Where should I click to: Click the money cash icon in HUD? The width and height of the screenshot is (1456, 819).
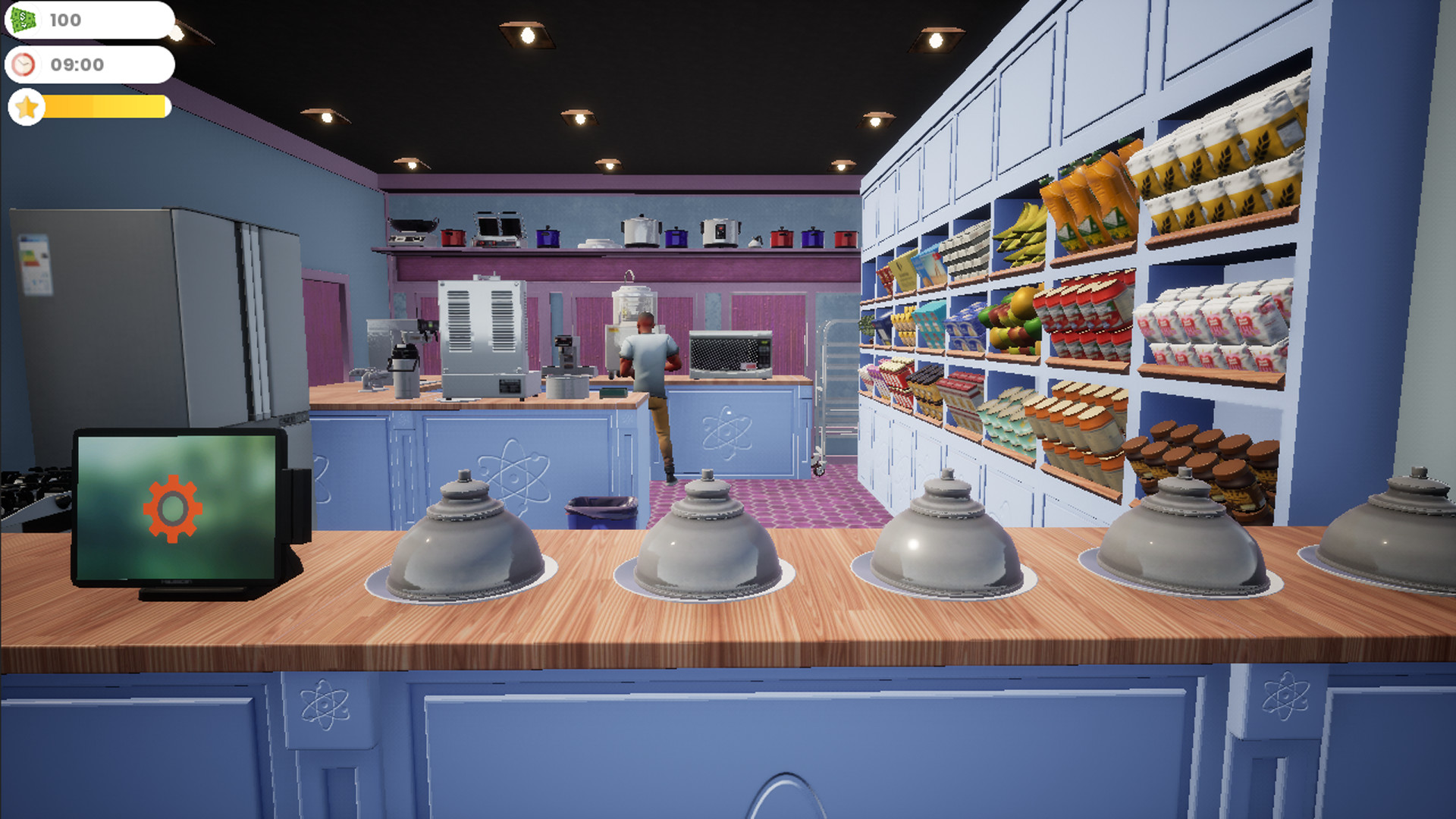click(x=23, y=20)
